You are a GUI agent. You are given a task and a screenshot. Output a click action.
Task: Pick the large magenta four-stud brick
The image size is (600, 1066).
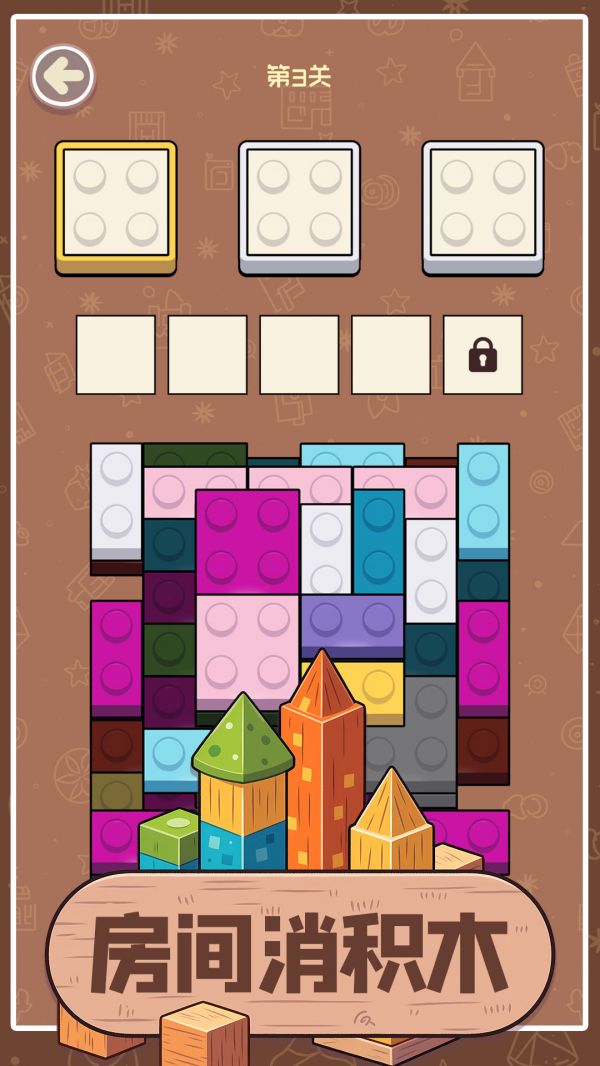click(247, 540)
